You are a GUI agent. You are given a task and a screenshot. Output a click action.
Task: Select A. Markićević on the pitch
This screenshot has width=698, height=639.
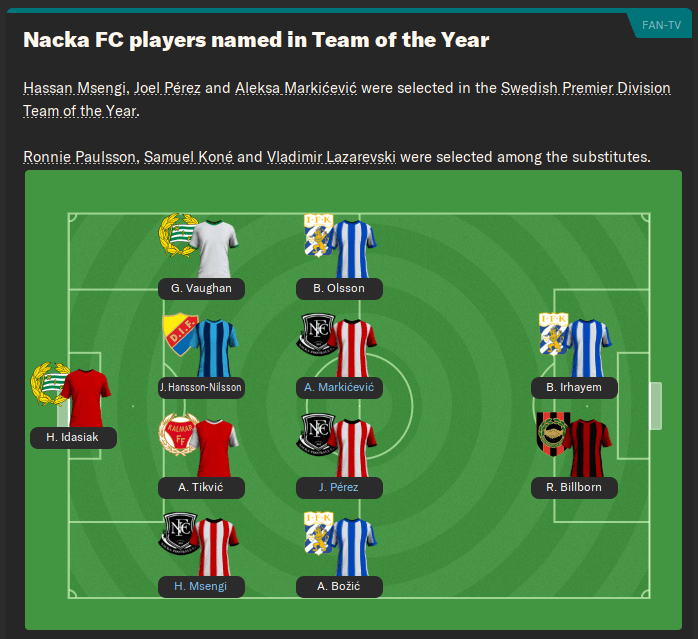(x=339, y=387)
